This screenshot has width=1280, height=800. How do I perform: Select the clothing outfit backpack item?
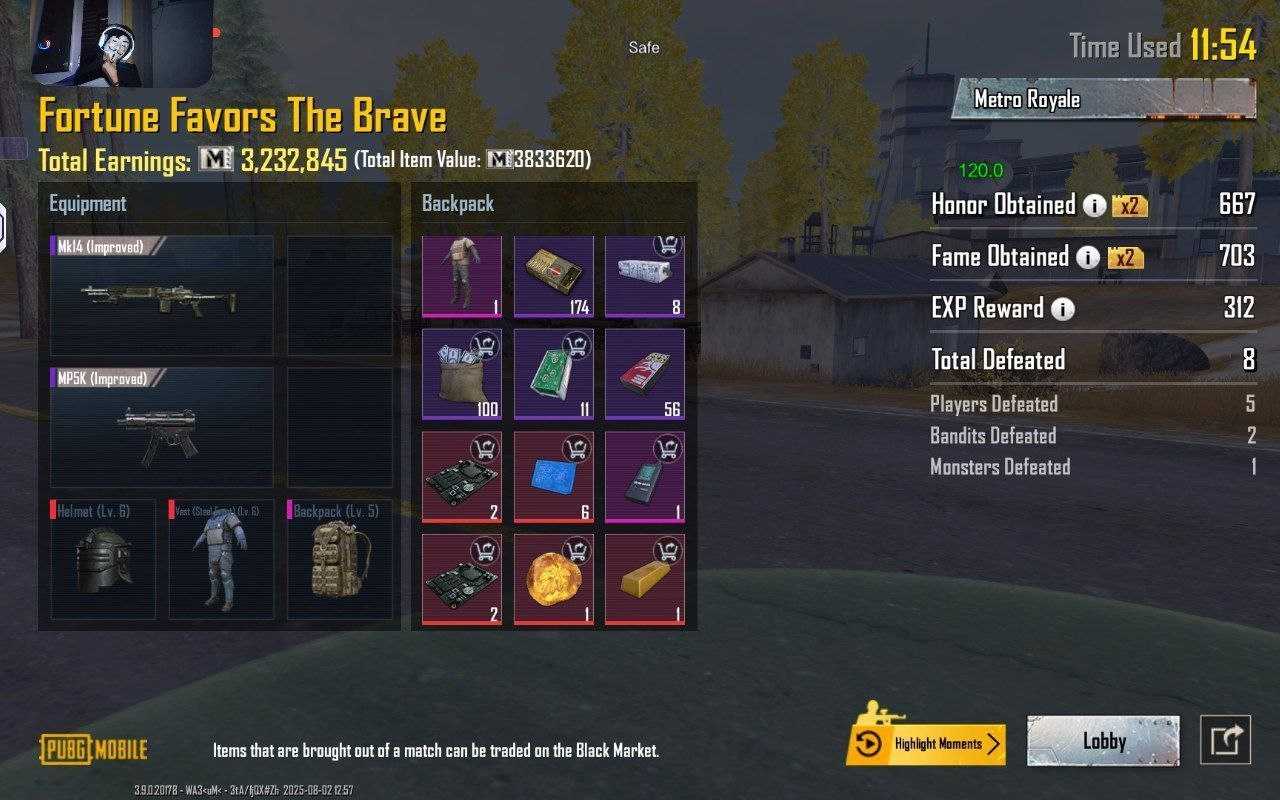[462, 277]
